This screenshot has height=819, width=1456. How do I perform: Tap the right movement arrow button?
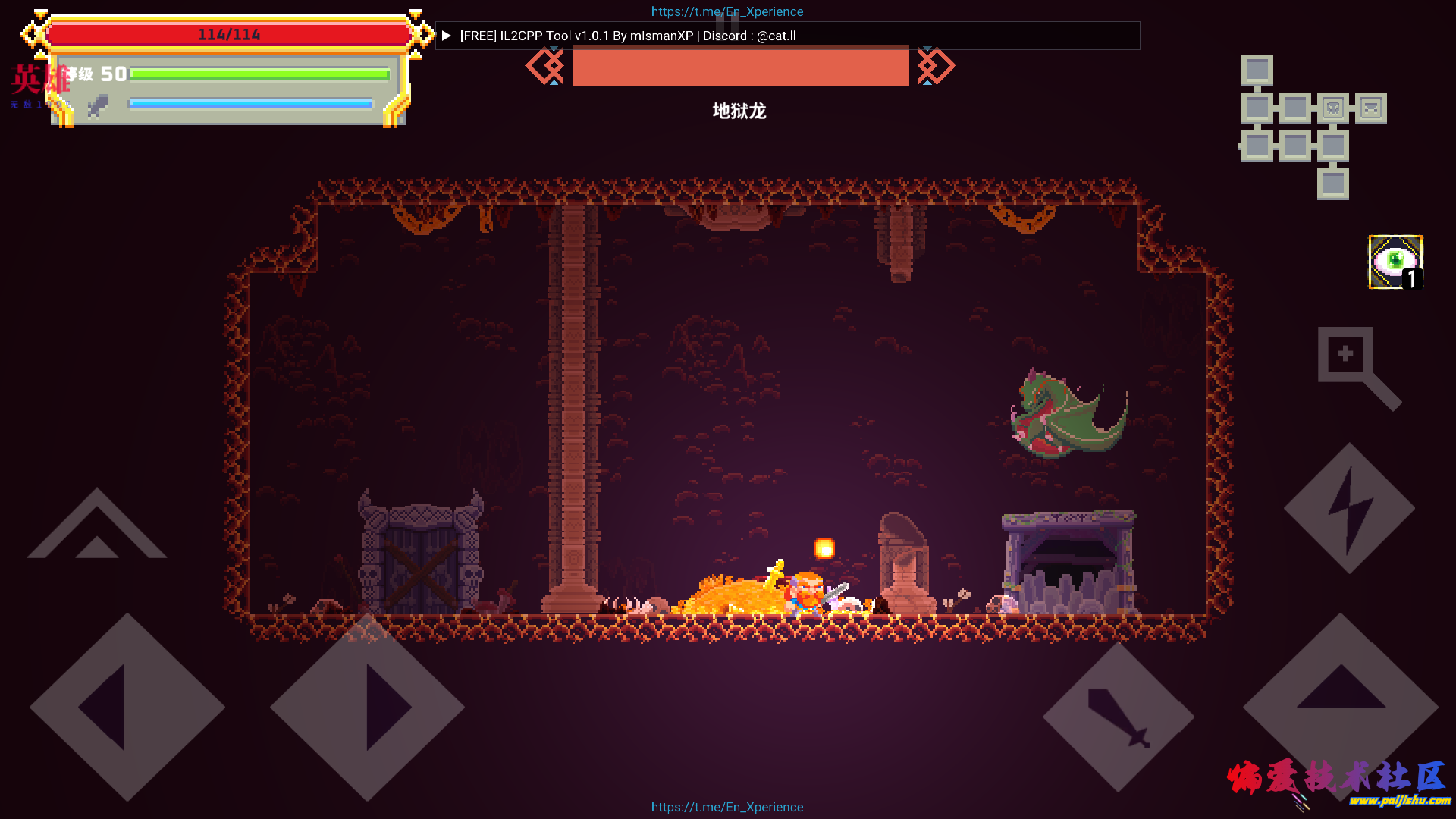click(368, 707)
